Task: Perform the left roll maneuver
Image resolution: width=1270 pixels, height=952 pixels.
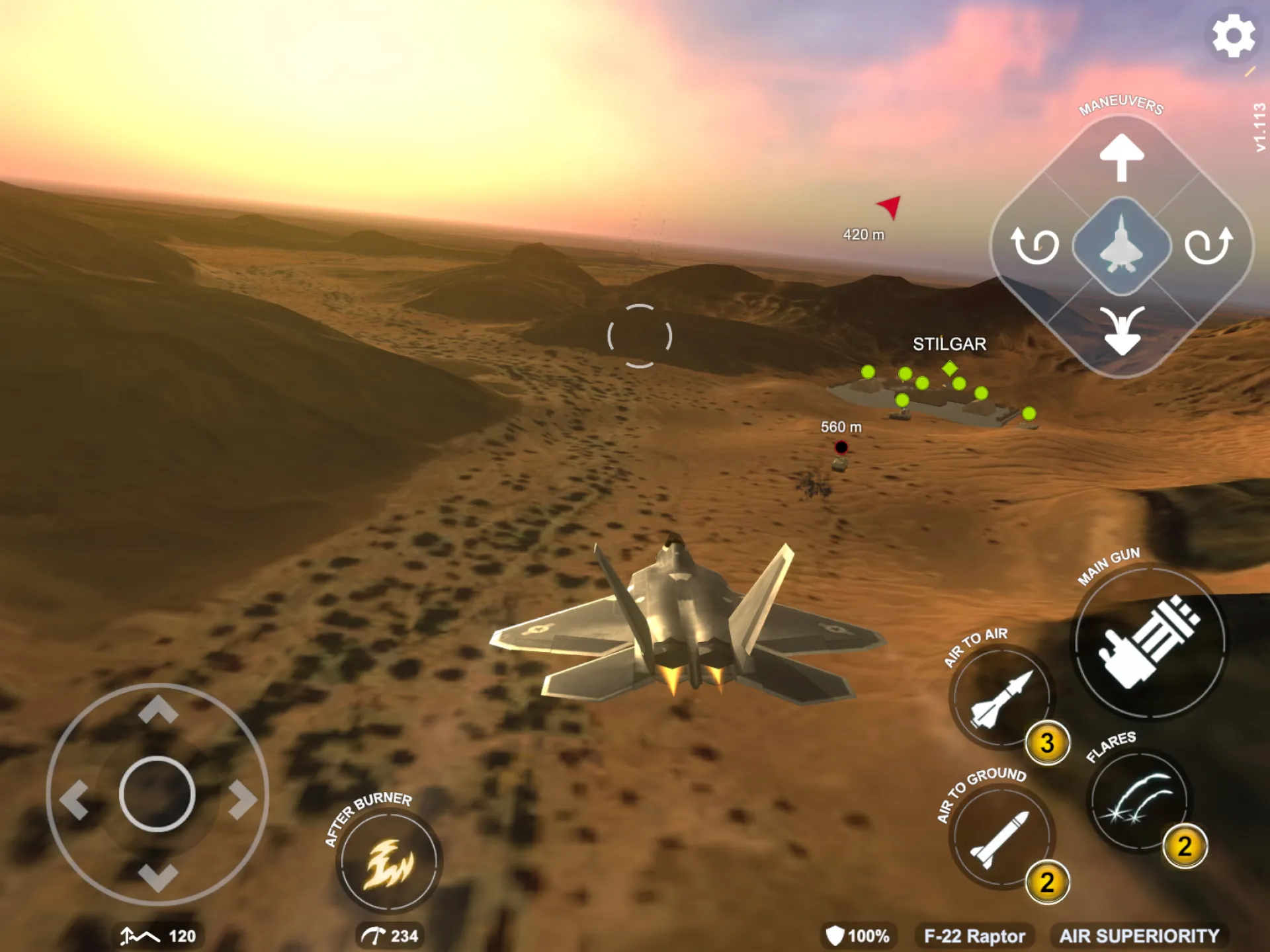Action: click(1035, 246)
